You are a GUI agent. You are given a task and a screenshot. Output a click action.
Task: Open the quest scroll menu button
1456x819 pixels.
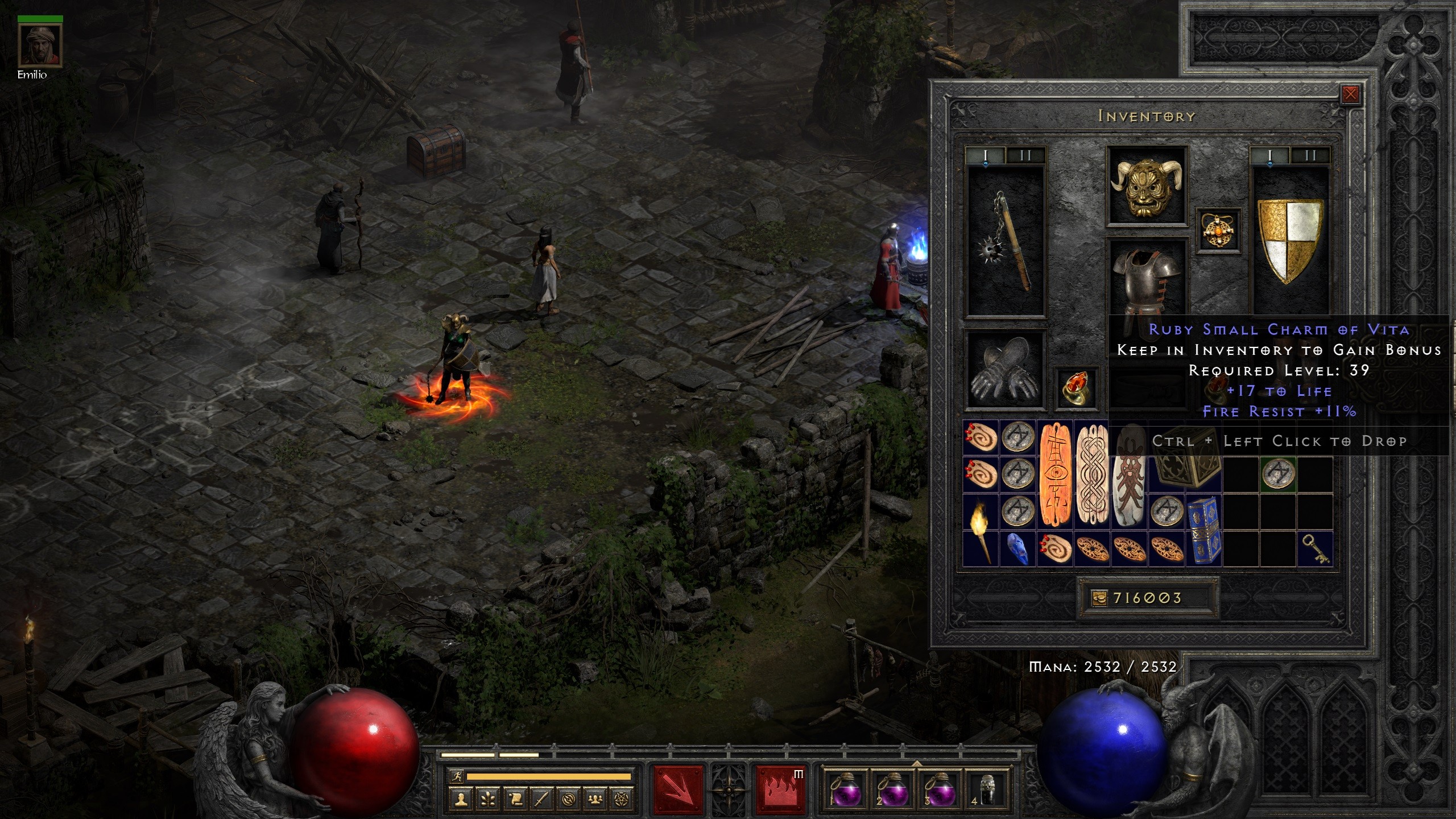515,800
